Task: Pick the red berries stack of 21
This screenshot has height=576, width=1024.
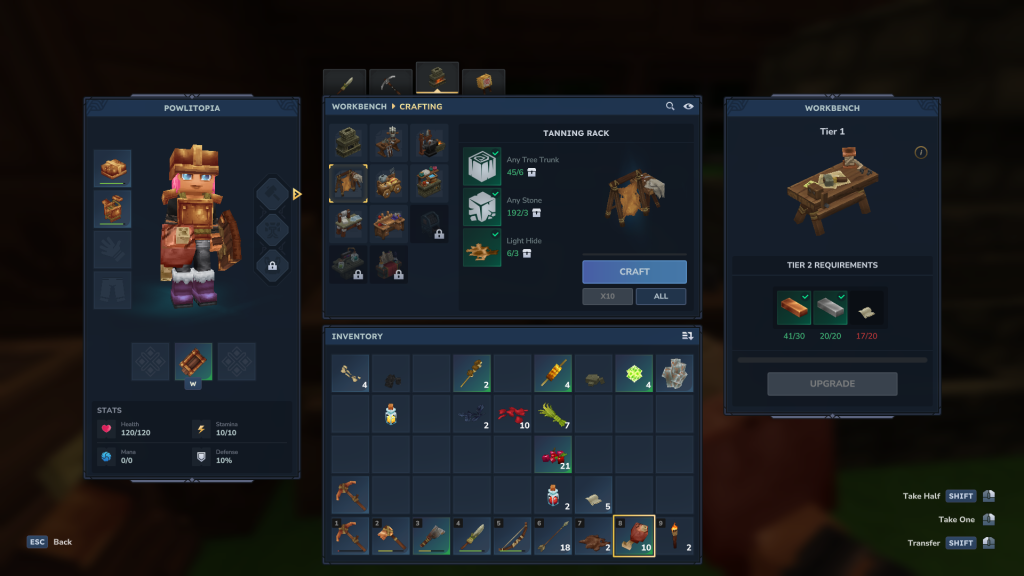Action: 552,454
